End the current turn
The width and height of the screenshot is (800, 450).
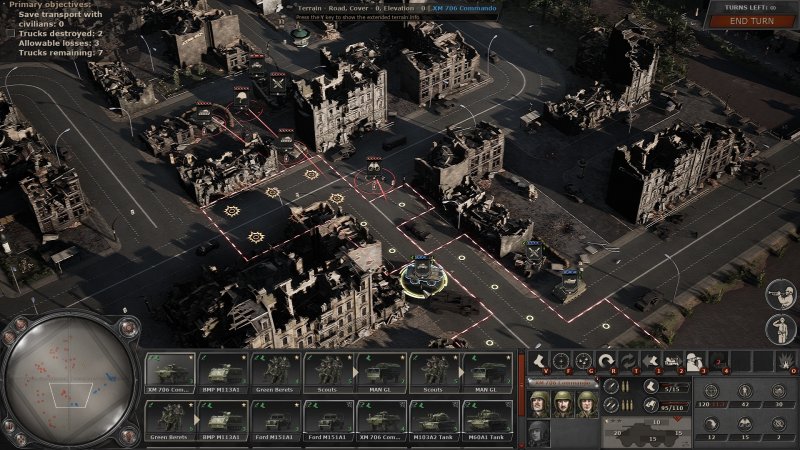pos(753,21)
